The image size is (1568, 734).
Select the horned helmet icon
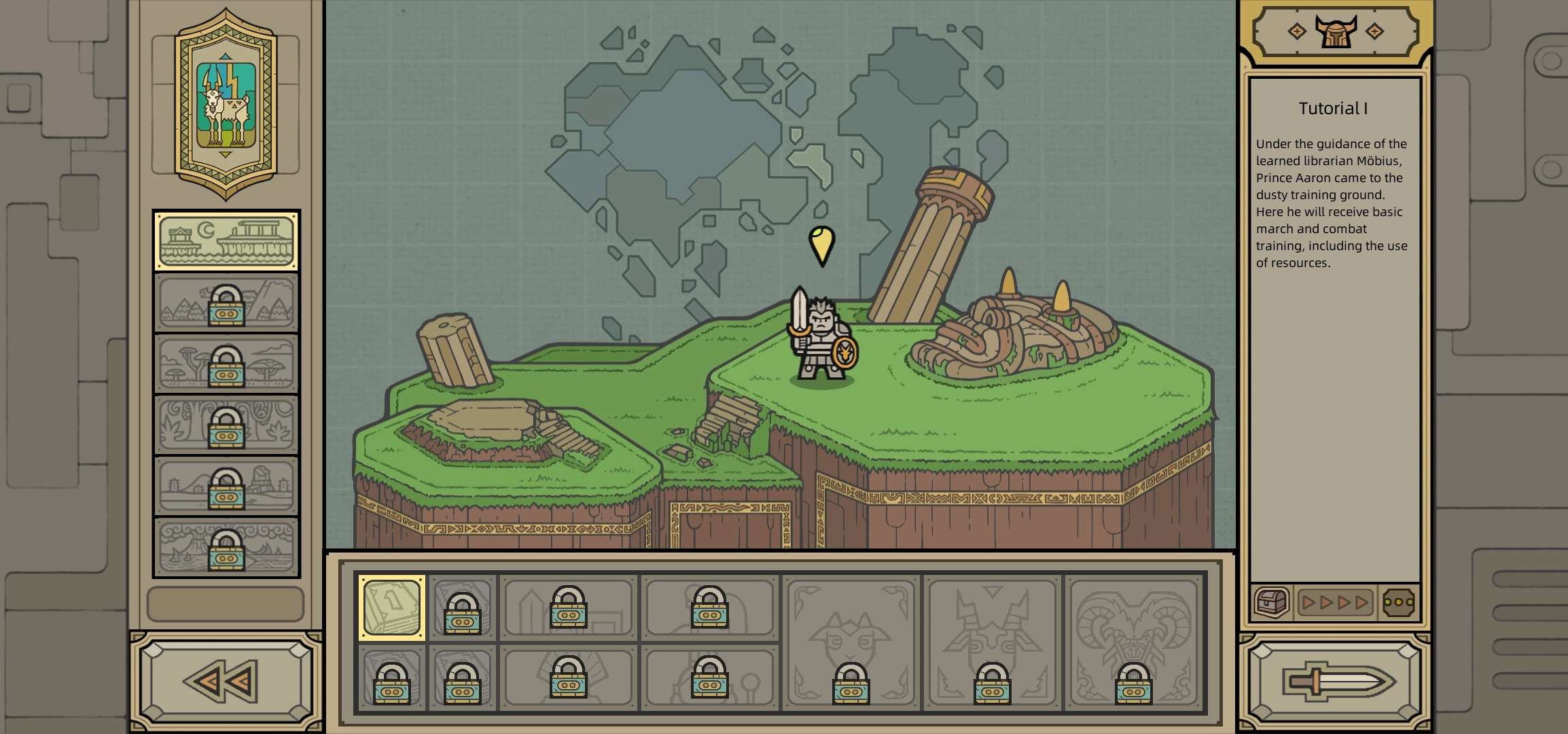pyautogui.click(x=1335, y=31)
